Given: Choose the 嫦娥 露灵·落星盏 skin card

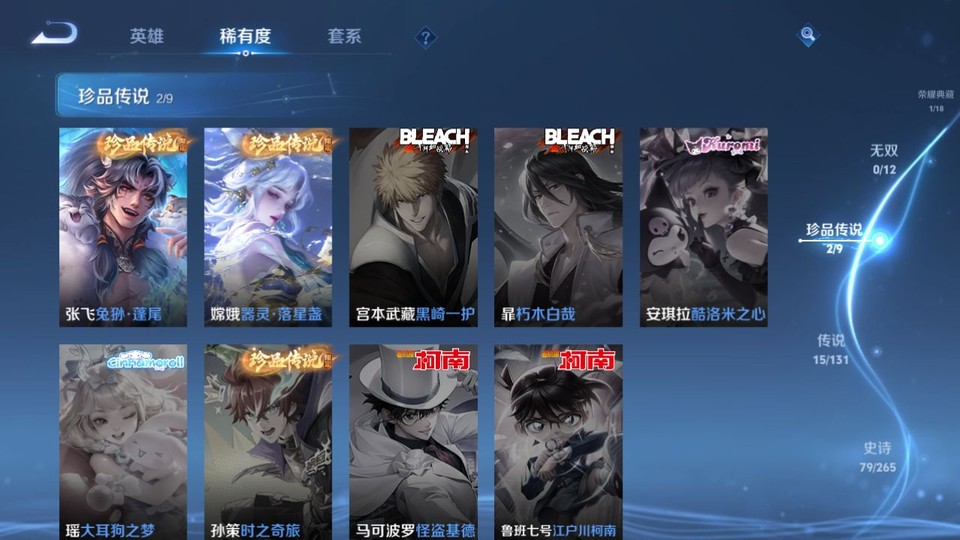Looking at the screenshot, I should (268, 227).
